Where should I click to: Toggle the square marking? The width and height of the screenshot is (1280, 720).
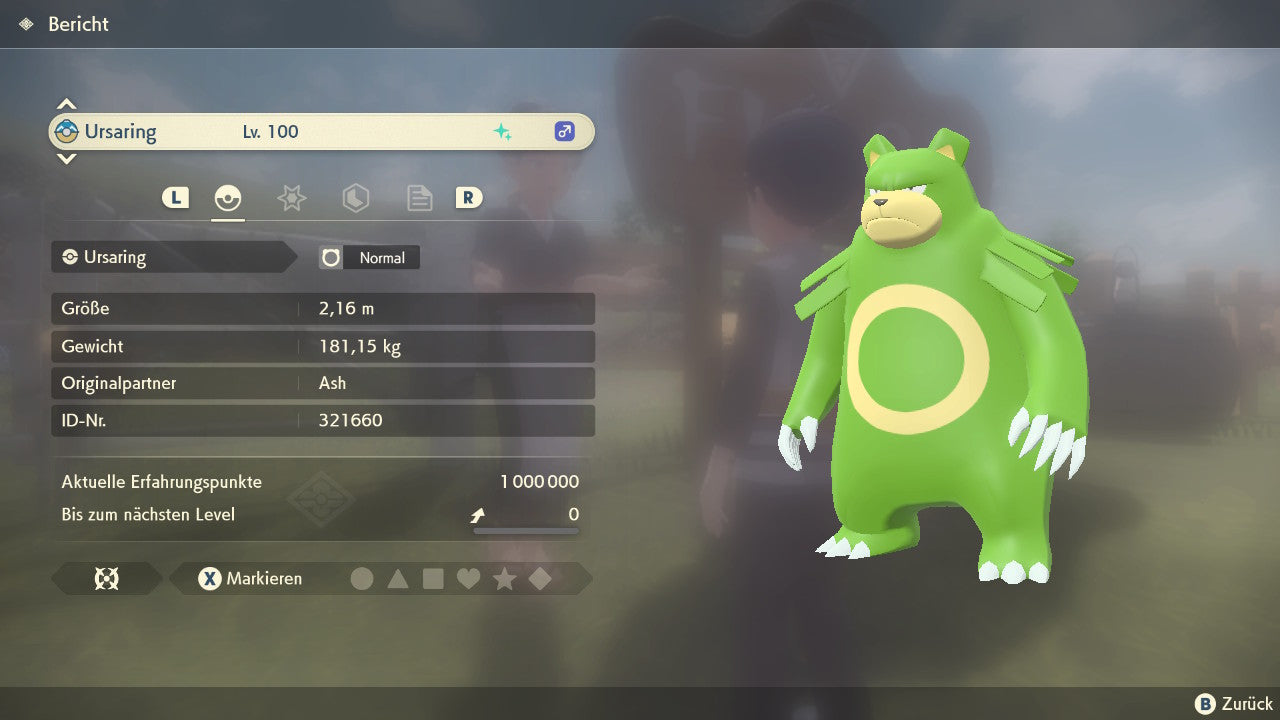coord(433,578)
